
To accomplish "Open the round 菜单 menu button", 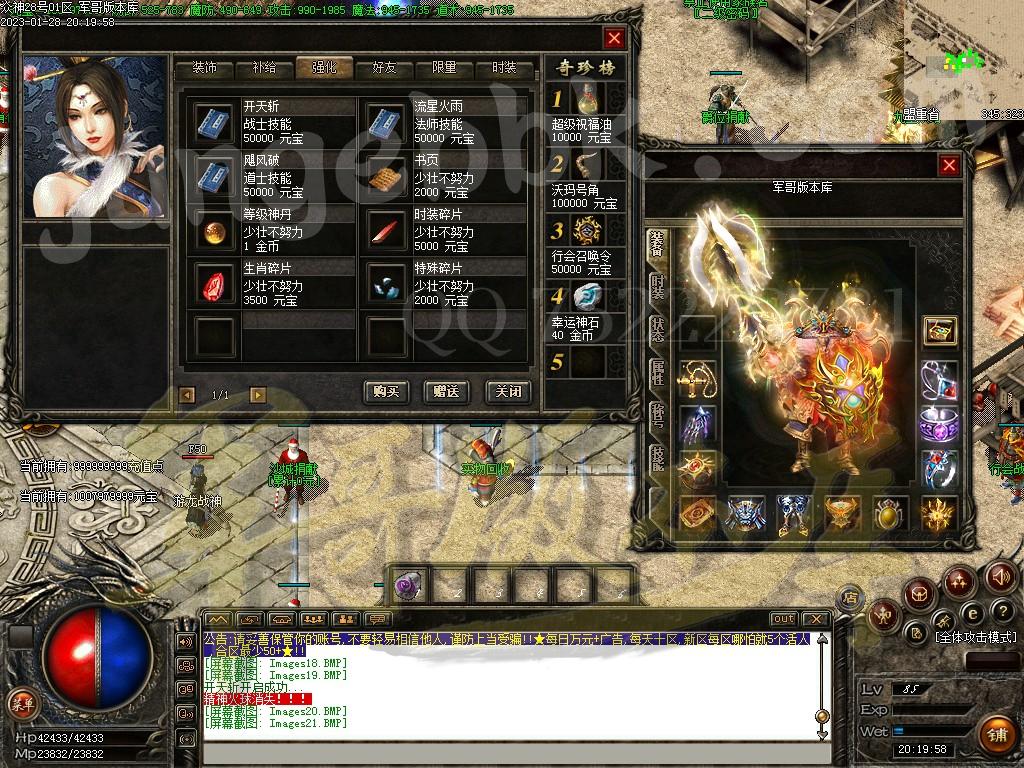I will pyautogui.click(x=22, y=703).
